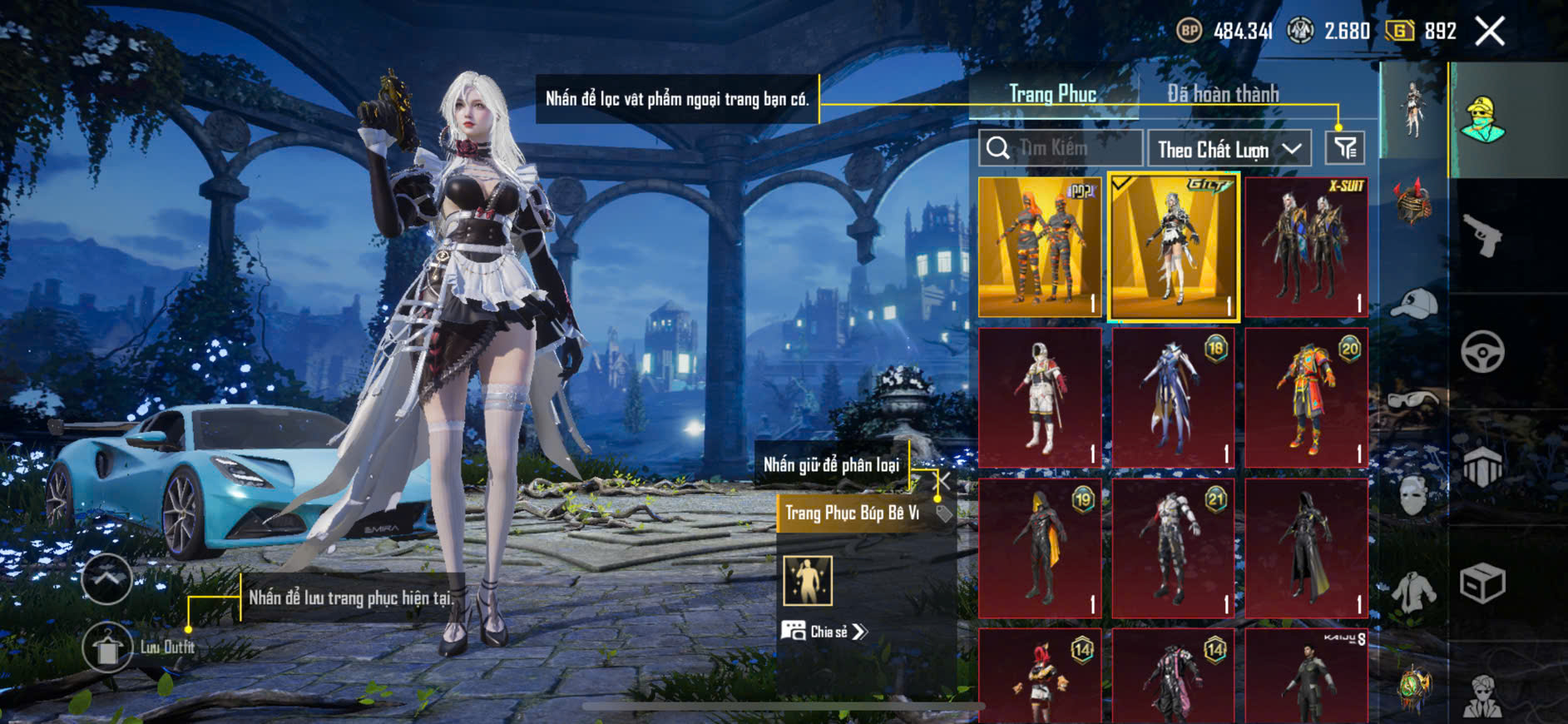Close the outfit detail popup
1568x724 pixels.
(x=943, y=480)
